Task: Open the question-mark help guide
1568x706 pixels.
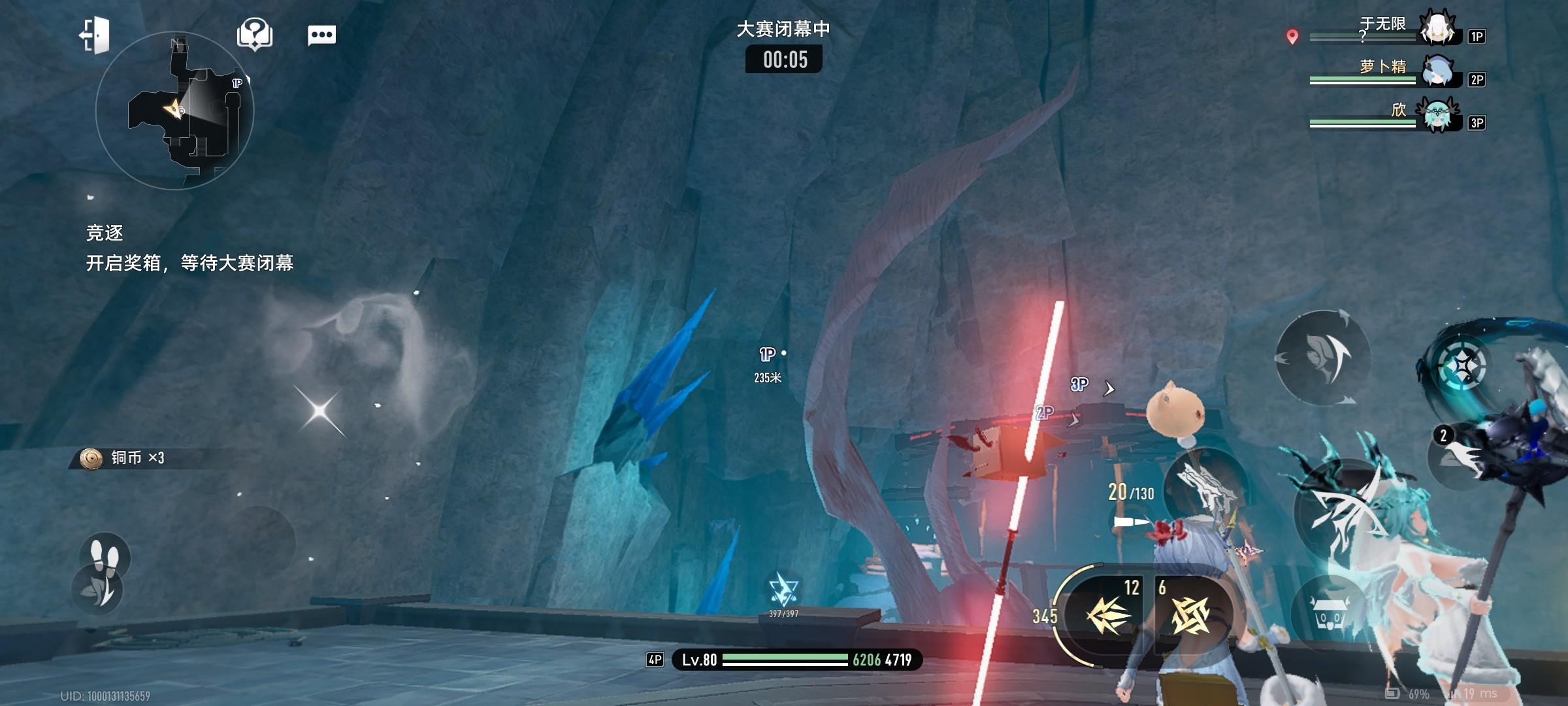Action: pos(255,34)
